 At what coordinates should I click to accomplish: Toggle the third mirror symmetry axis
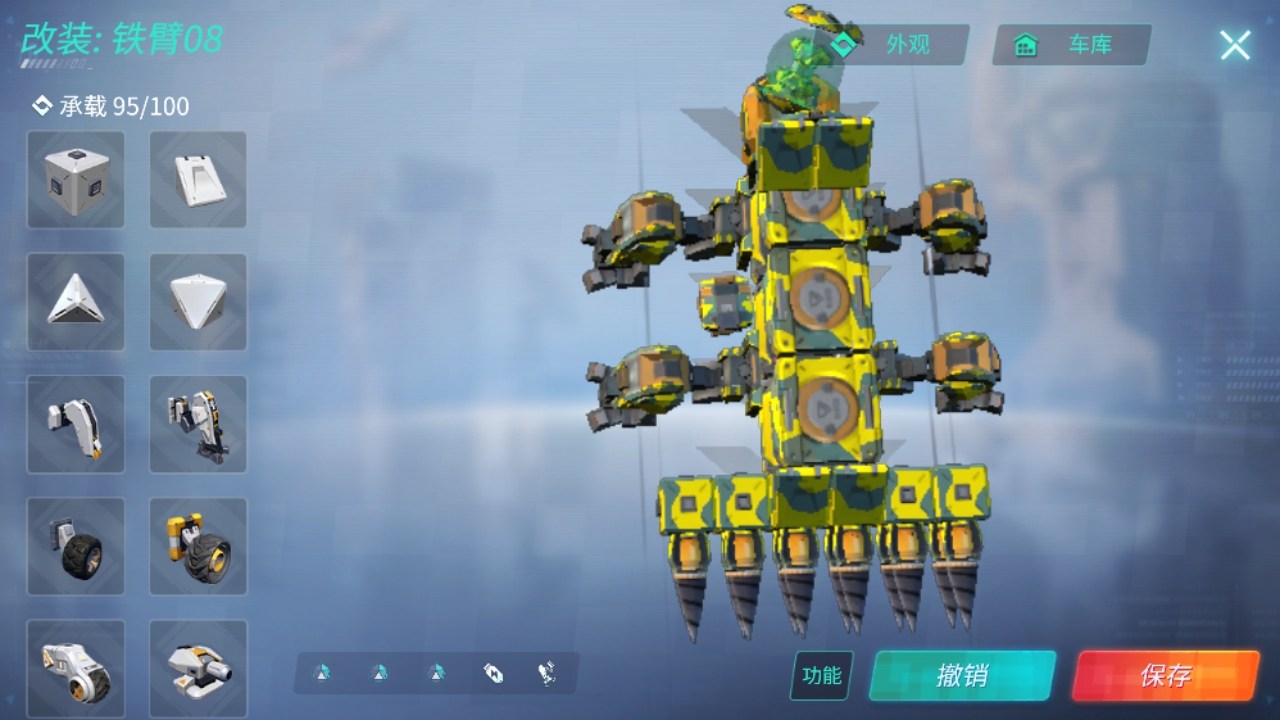coord(434,674)
